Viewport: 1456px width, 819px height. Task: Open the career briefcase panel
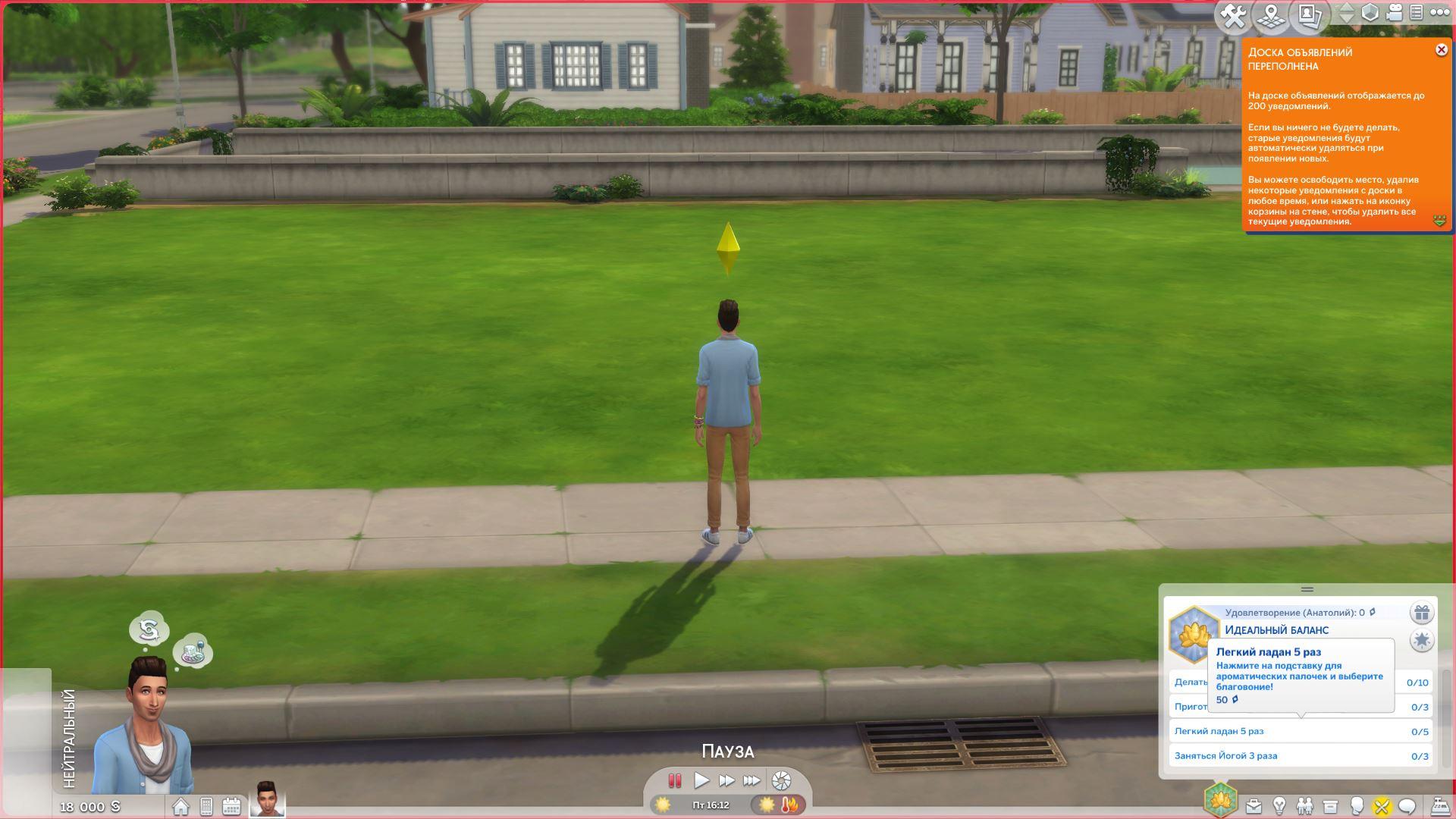(1254, 806)
